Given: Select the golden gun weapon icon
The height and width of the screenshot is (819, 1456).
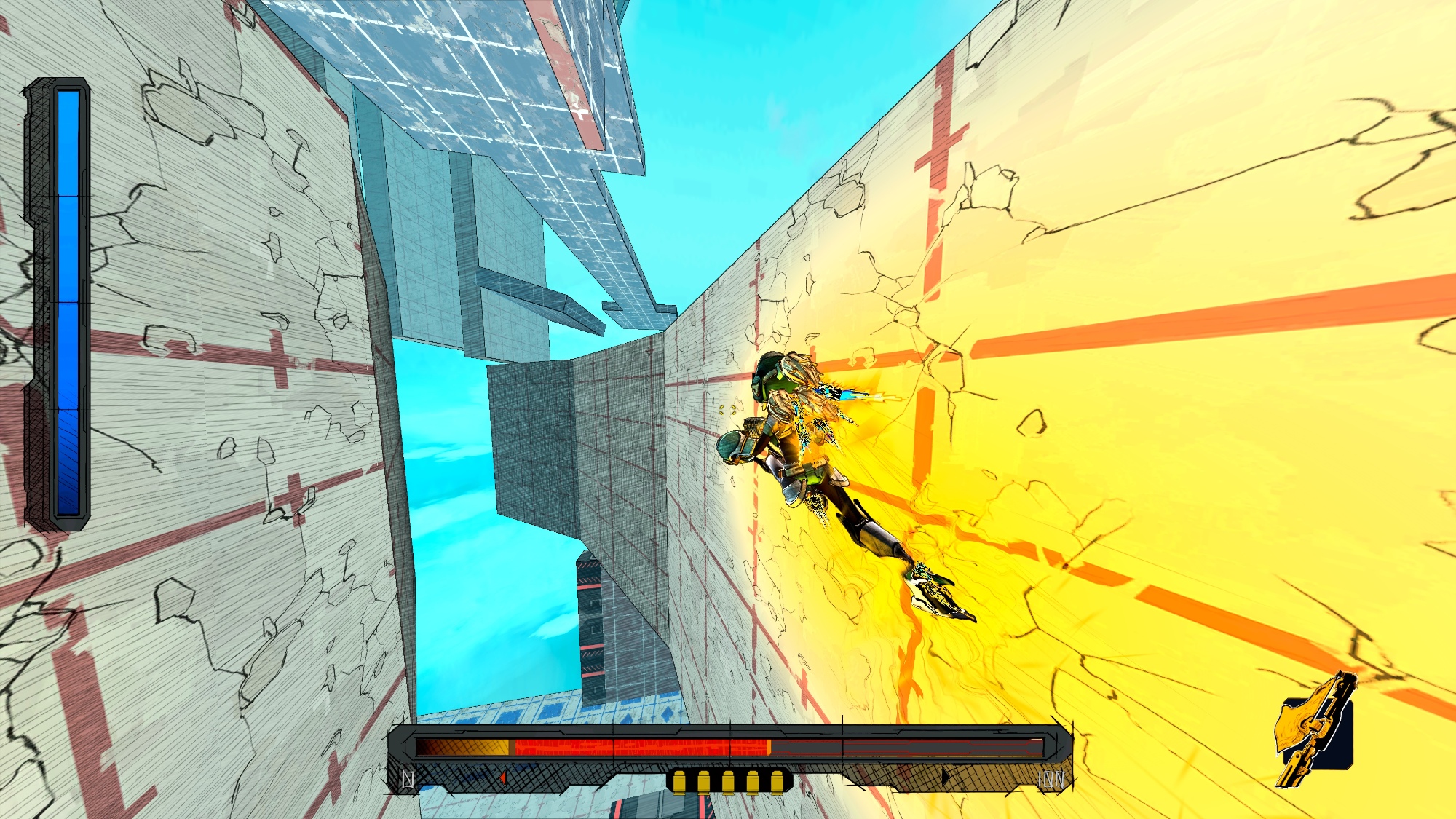Looking at the screenshot, I should (x=1316, y=730).
